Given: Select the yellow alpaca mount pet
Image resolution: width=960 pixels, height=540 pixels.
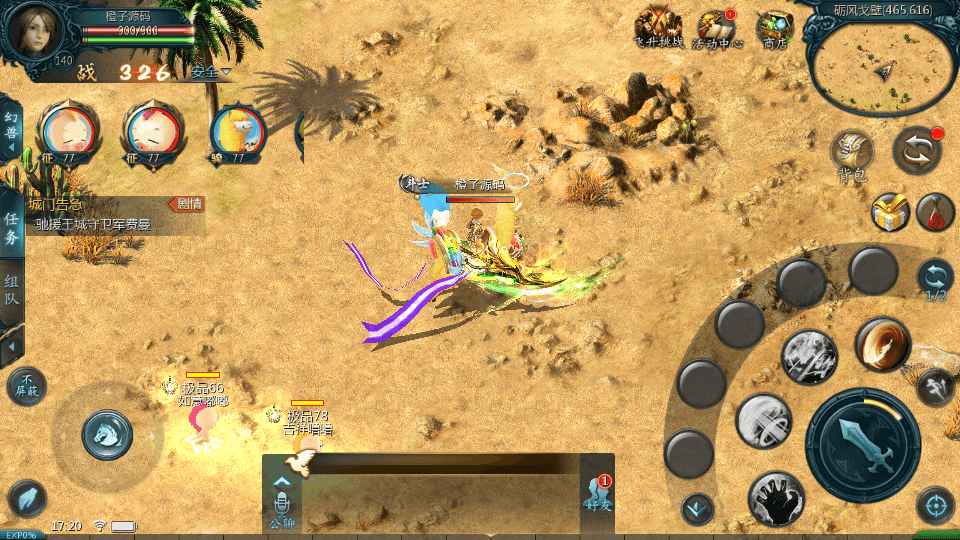Looking at the screenshot, I should click(x=238, y=133).
